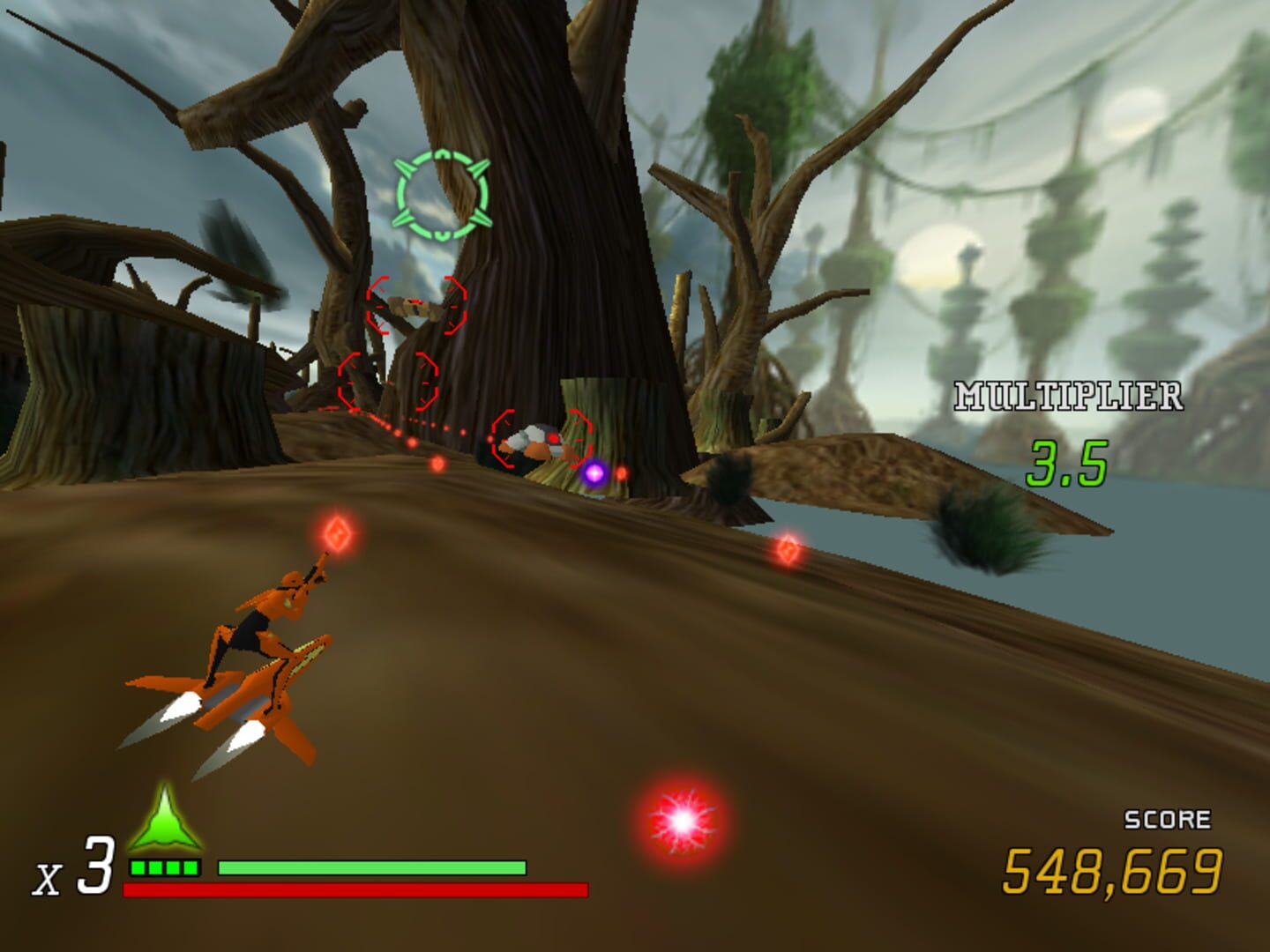Click the MULTIPLIER label
This screenshot has width=1270, height=952.
1067,396
